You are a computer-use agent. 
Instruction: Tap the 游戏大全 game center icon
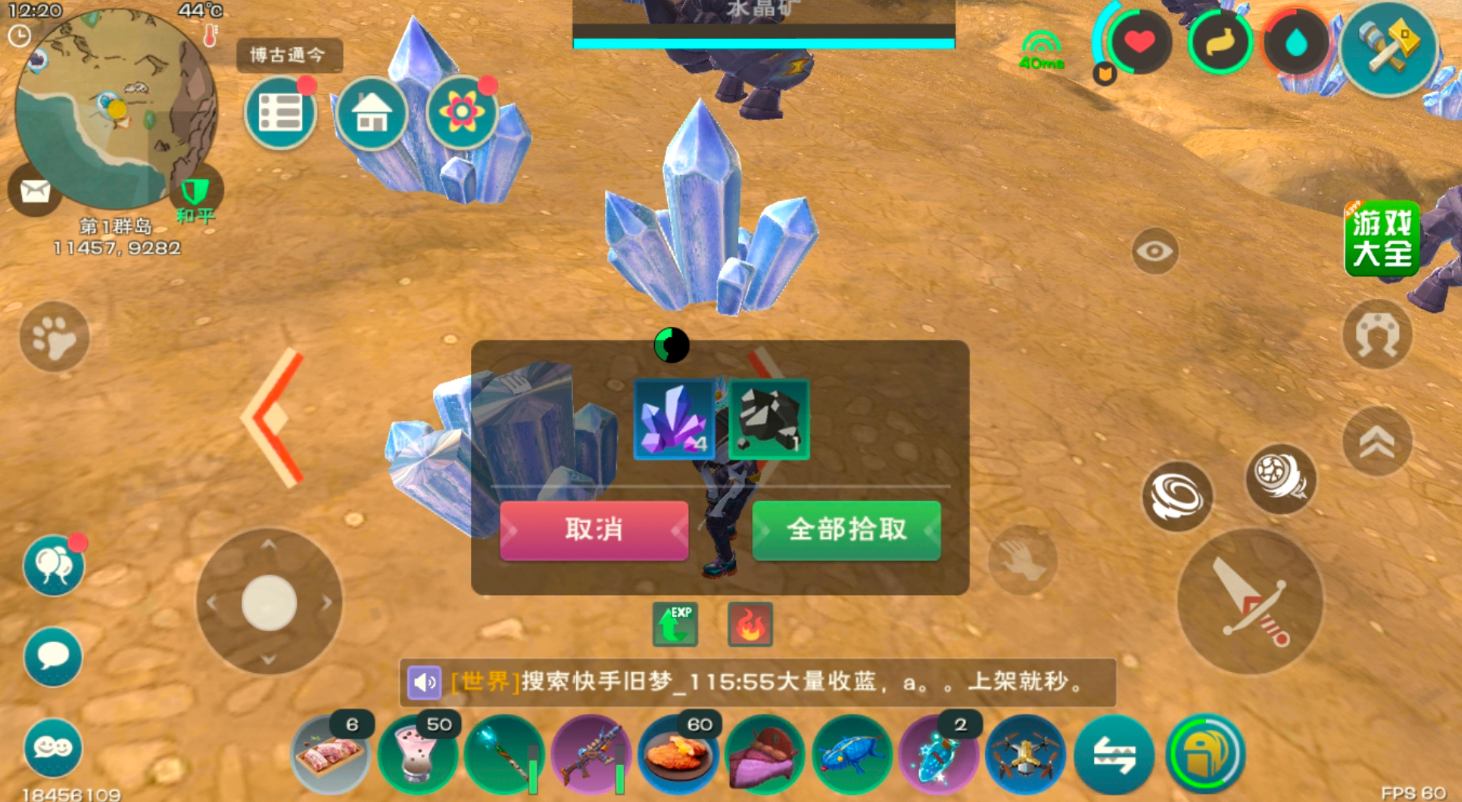(x=1382, y=237)
